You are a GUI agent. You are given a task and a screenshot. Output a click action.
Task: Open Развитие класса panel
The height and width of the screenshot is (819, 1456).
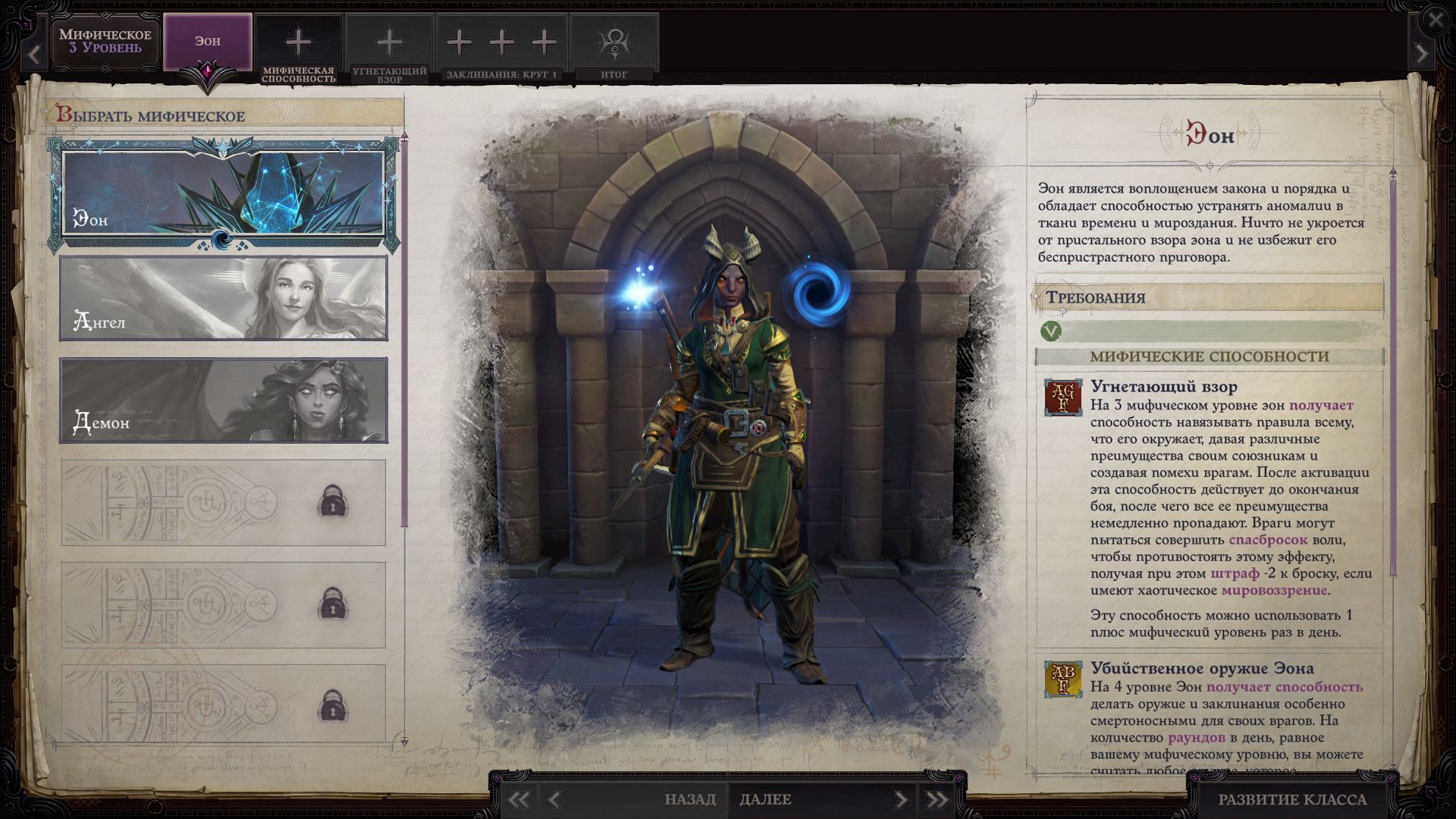coord(1291,799)
